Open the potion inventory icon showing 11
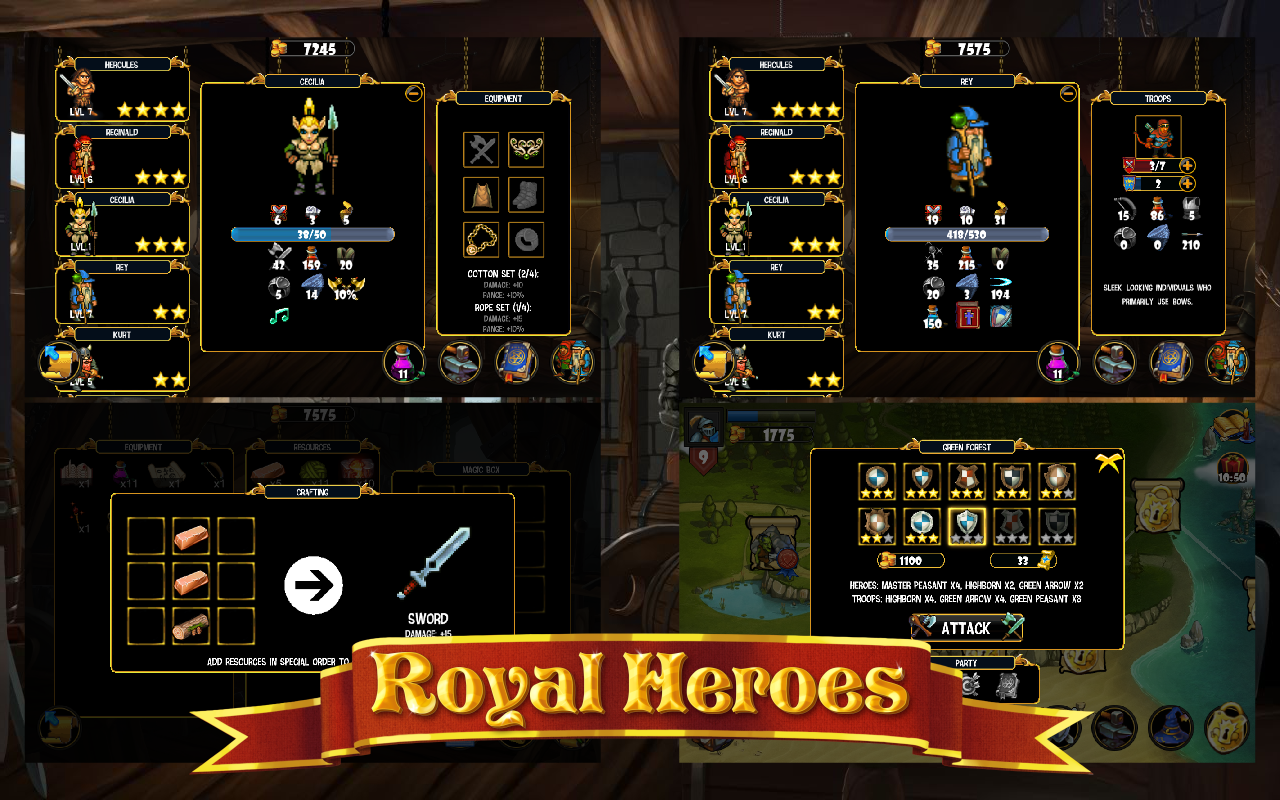 point(404,360)
